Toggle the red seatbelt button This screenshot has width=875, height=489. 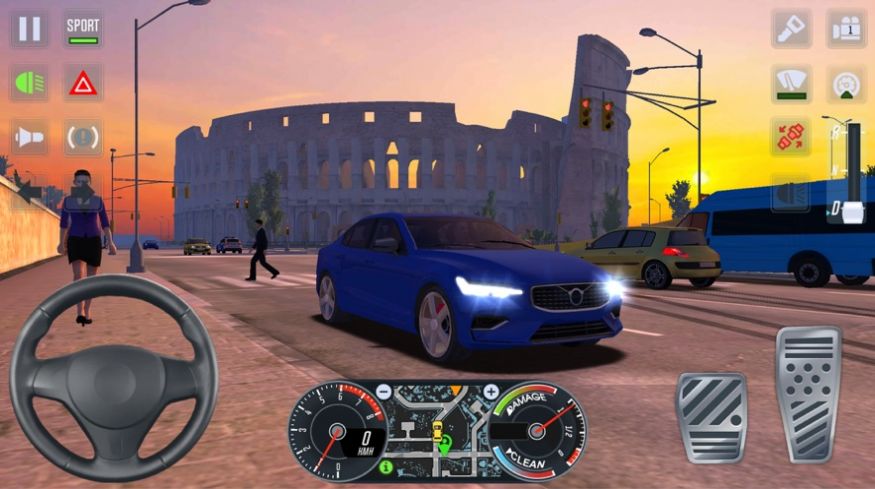[x=791, y=137]
